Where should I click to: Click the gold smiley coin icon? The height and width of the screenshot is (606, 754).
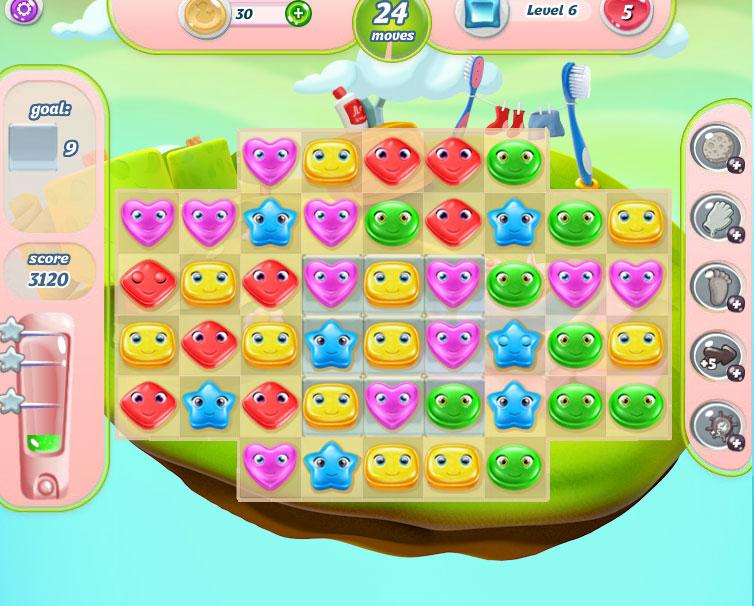coord(204,14)
